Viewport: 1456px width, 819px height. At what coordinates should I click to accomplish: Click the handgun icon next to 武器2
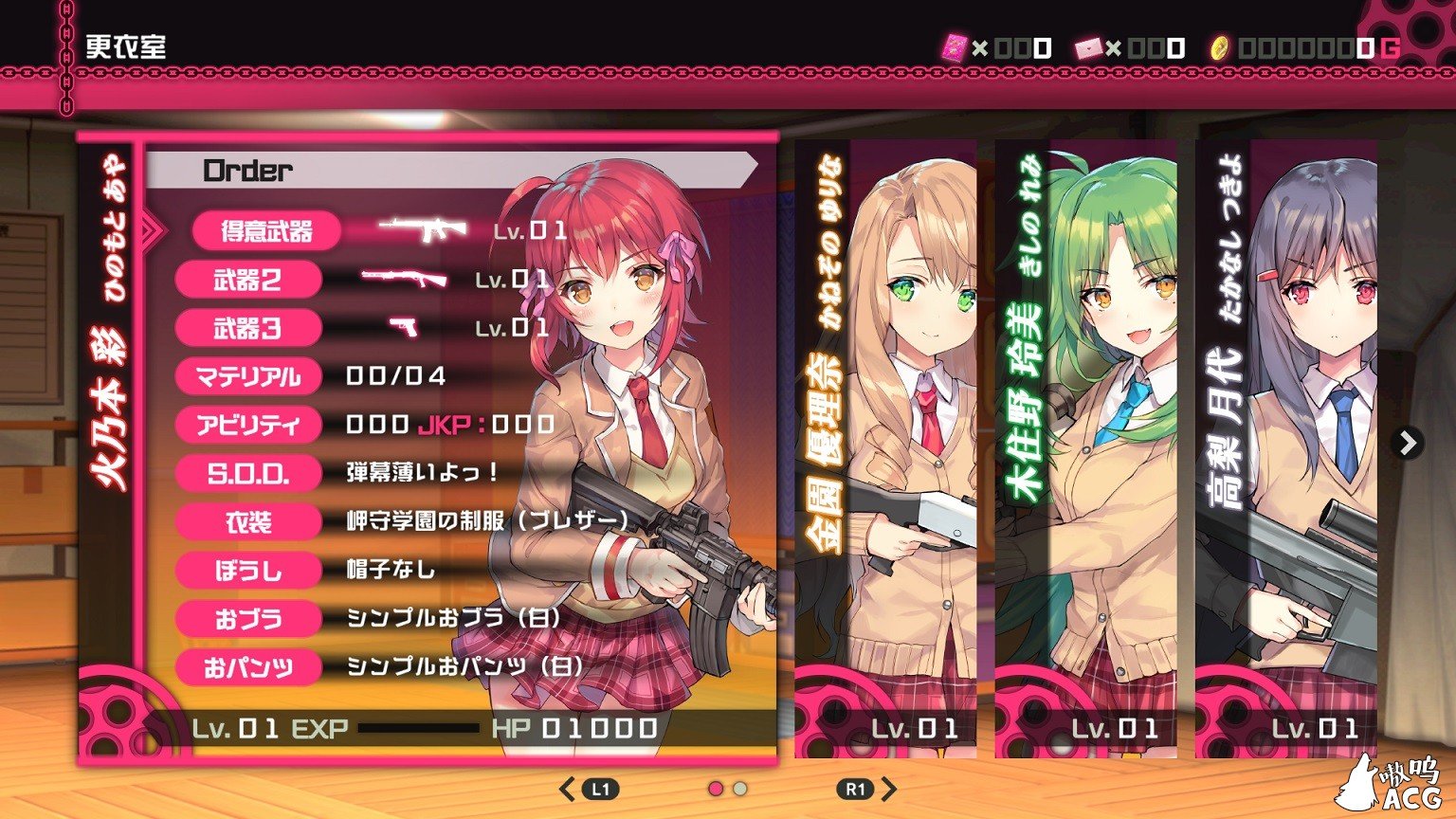click(x=403, y=278)
